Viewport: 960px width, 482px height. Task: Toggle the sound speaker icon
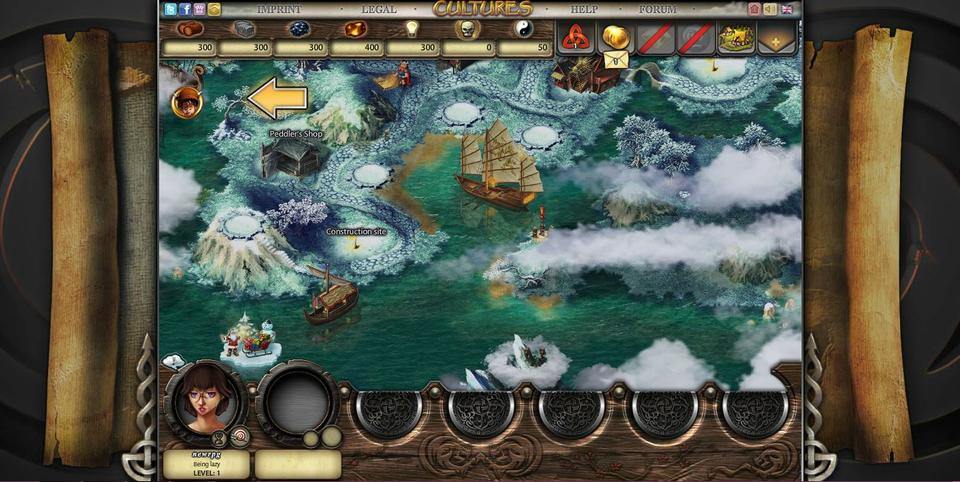pyautogui.click(x=770, y=9)
